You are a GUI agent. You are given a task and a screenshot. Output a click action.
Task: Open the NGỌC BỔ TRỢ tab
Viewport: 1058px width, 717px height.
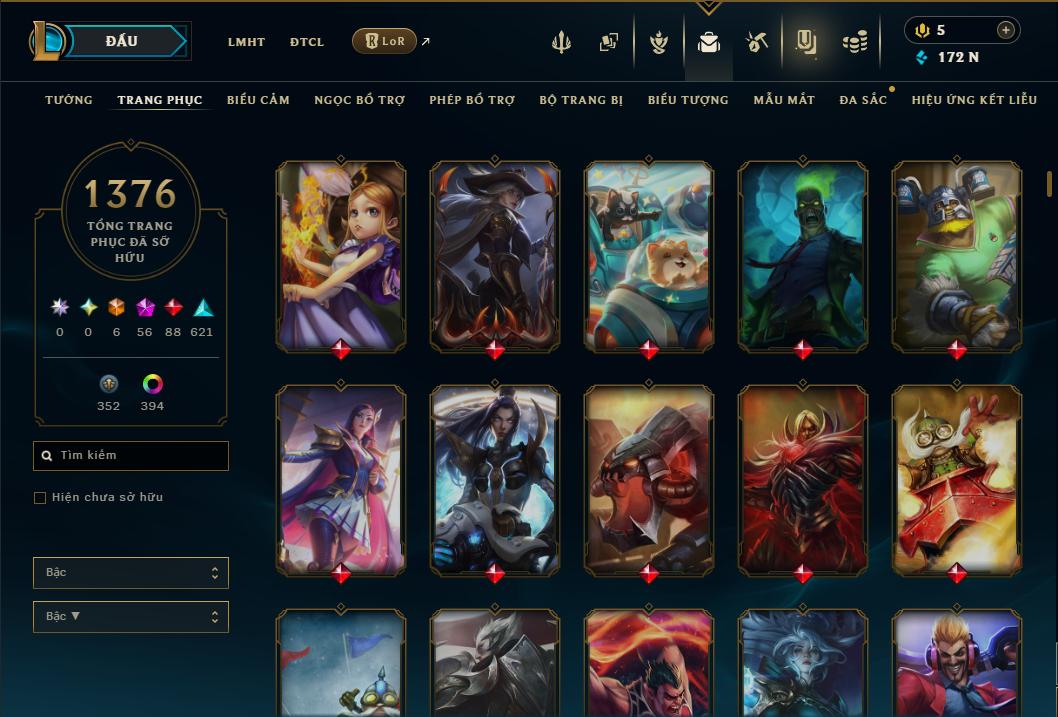point(359,100)
